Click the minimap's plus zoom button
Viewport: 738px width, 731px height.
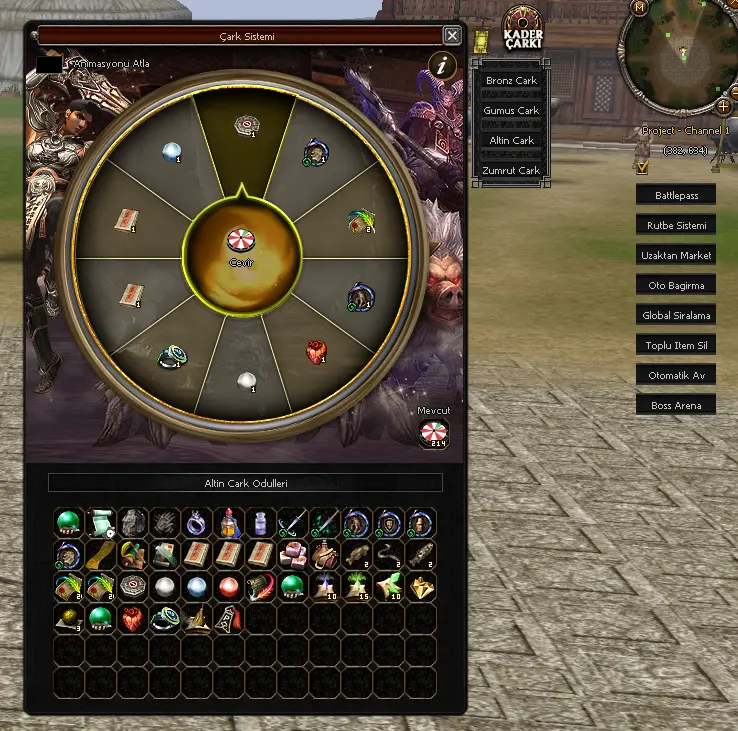click(x=723, y=106)
